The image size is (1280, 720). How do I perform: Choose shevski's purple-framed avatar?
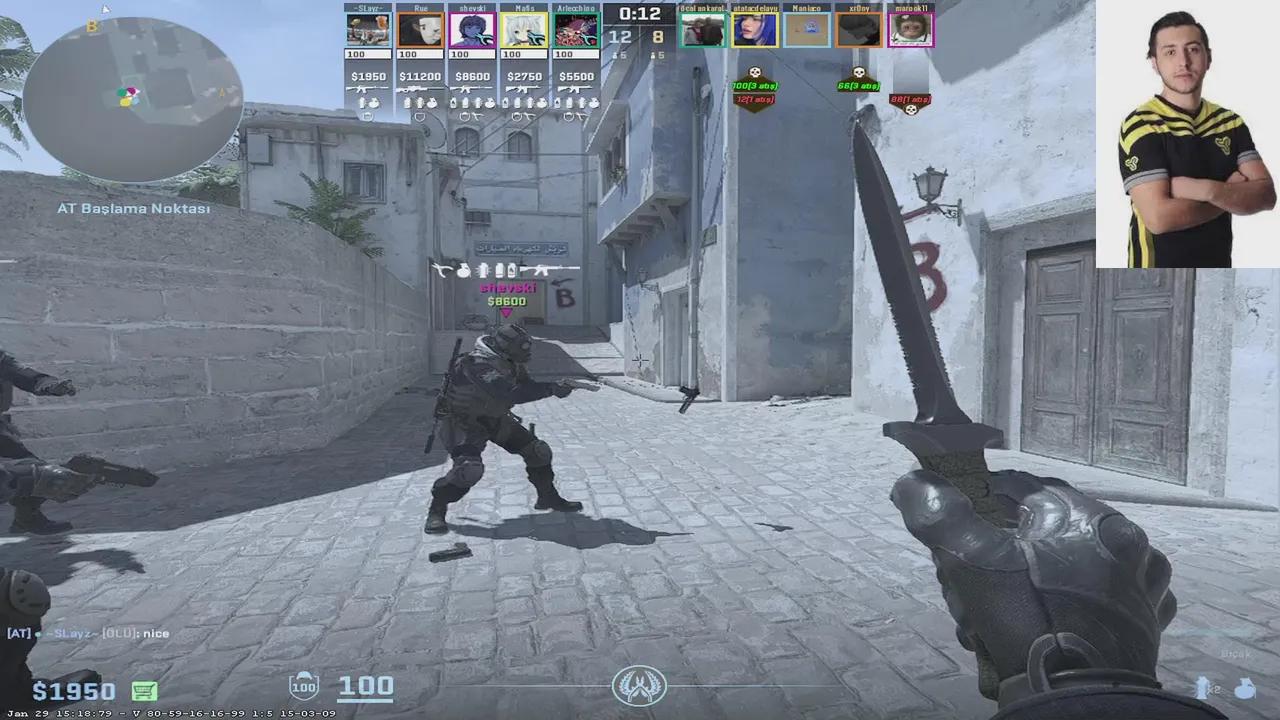coord(472,30)
